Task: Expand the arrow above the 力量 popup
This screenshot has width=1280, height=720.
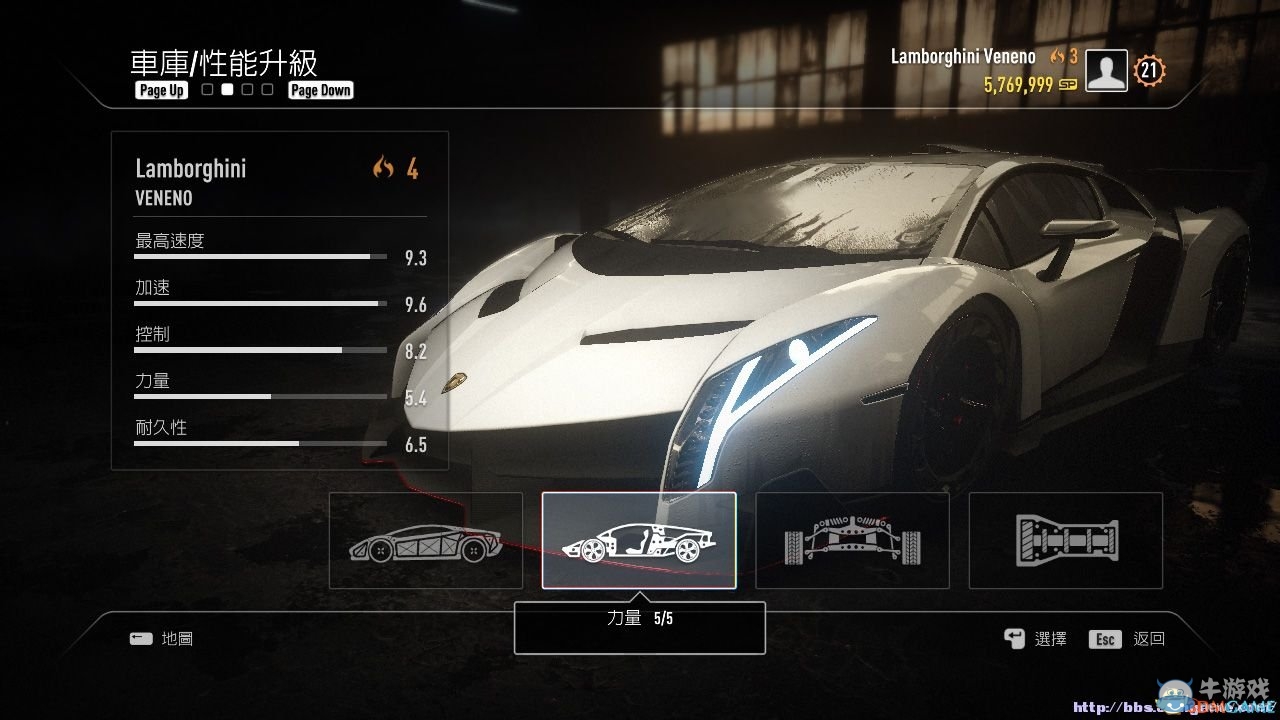Action: click(639, 599)
